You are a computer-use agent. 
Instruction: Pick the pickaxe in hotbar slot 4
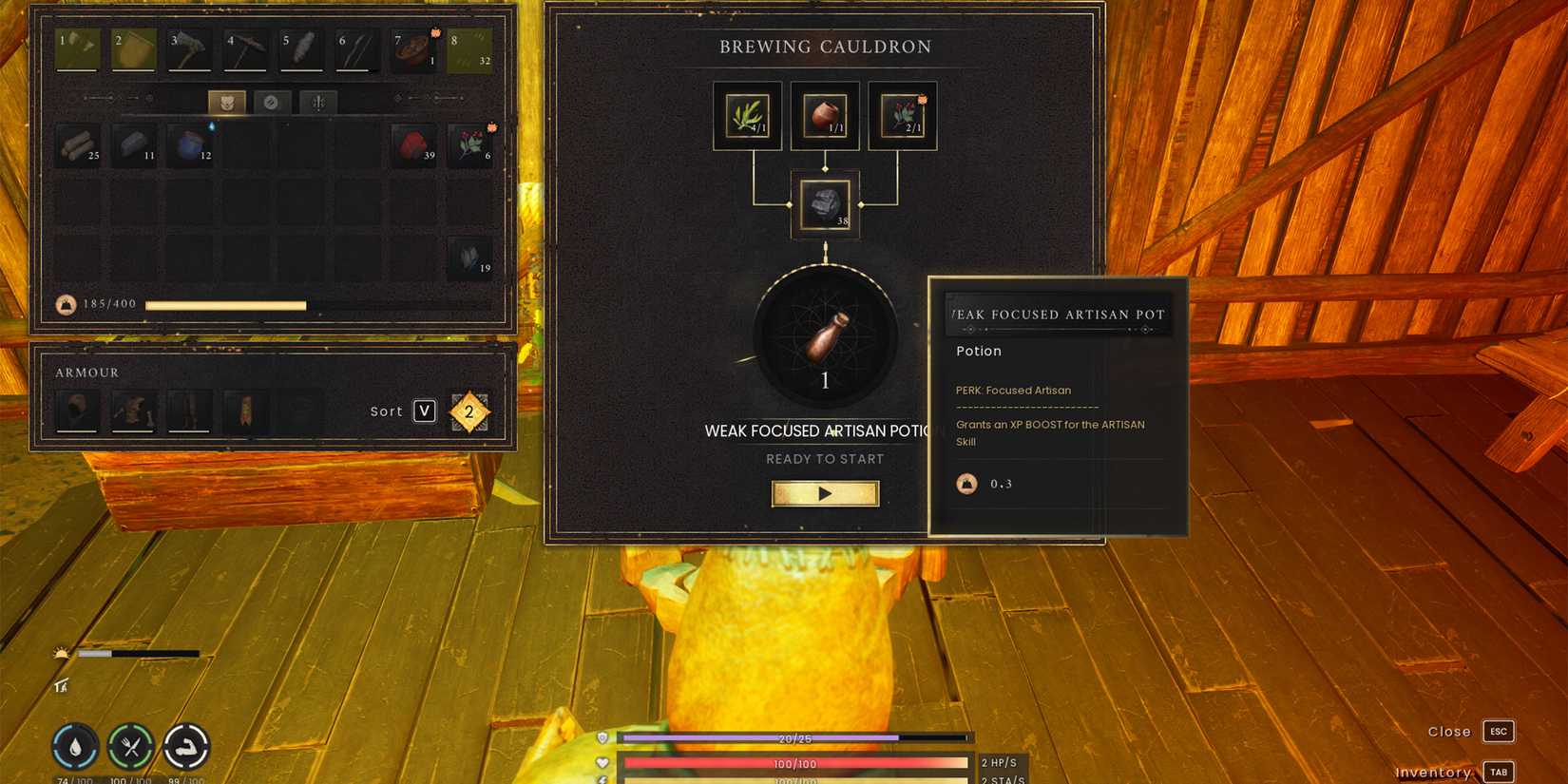[243, 48]
